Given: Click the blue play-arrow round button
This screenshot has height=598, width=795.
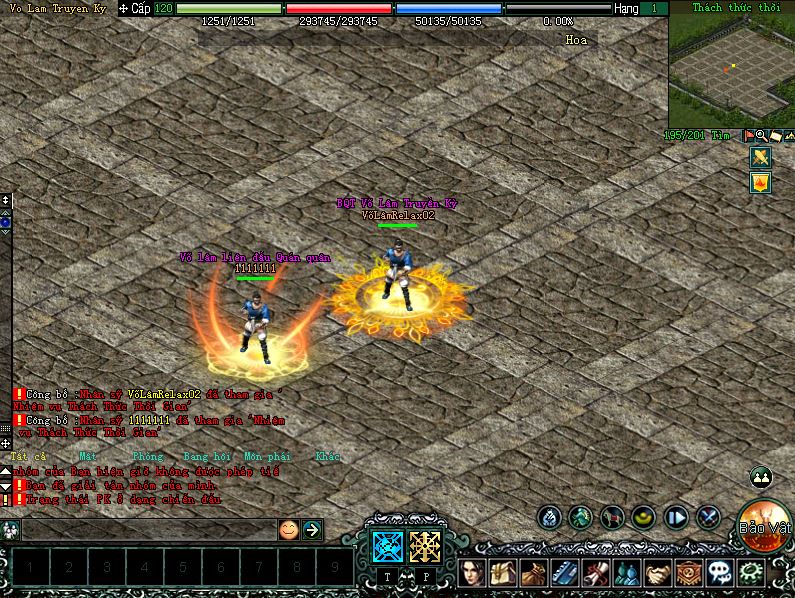Looking at the screenshot, I should [676, 517].
